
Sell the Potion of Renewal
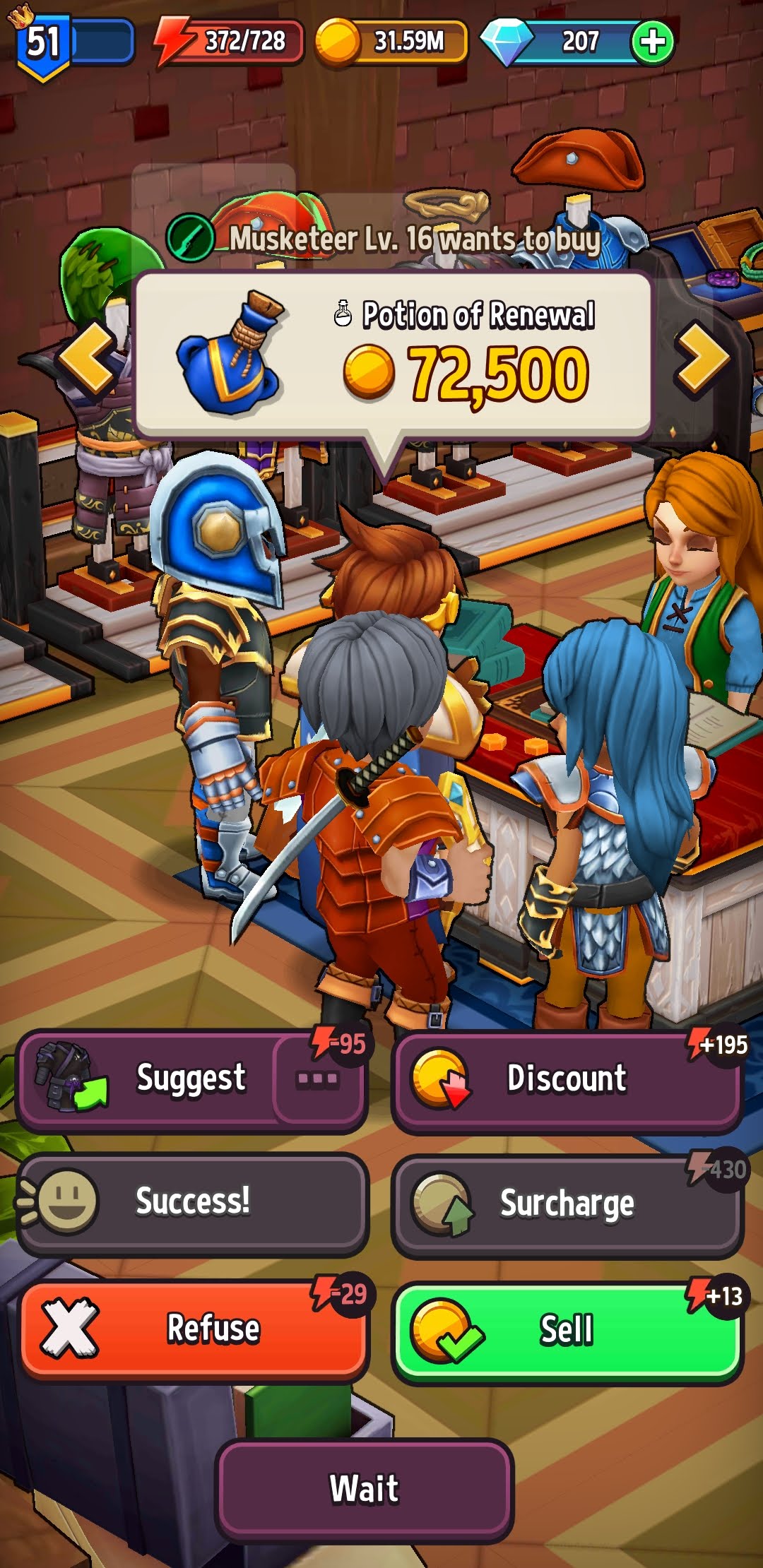click(x=567, y=1331)
